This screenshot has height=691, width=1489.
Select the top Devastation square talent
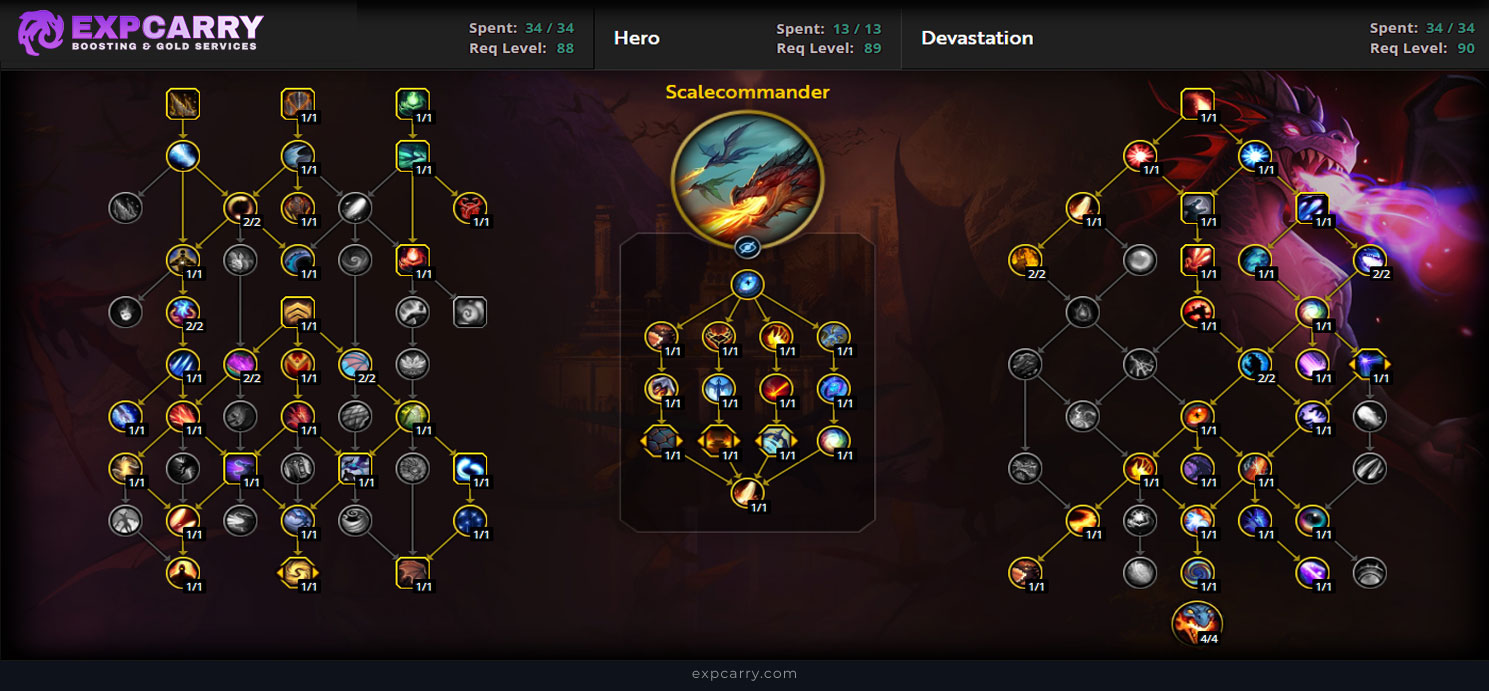1197,103
